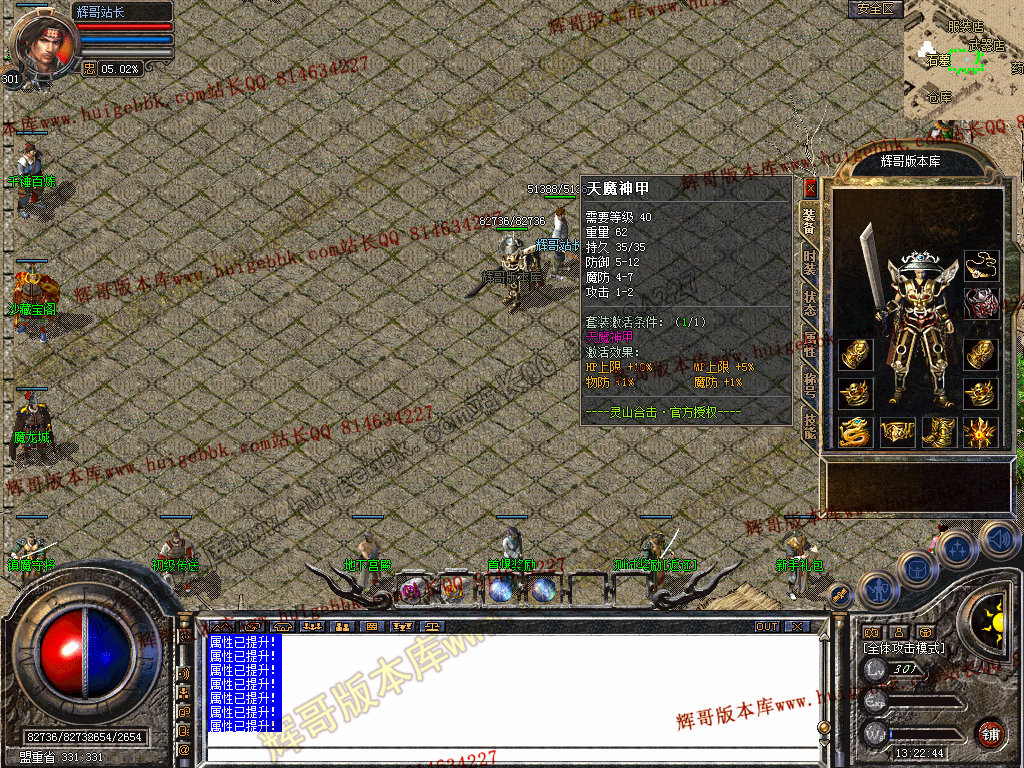1024x768 pixels.
Task: Switch to the 技能 tab
Action: click(x=810, y=428)
